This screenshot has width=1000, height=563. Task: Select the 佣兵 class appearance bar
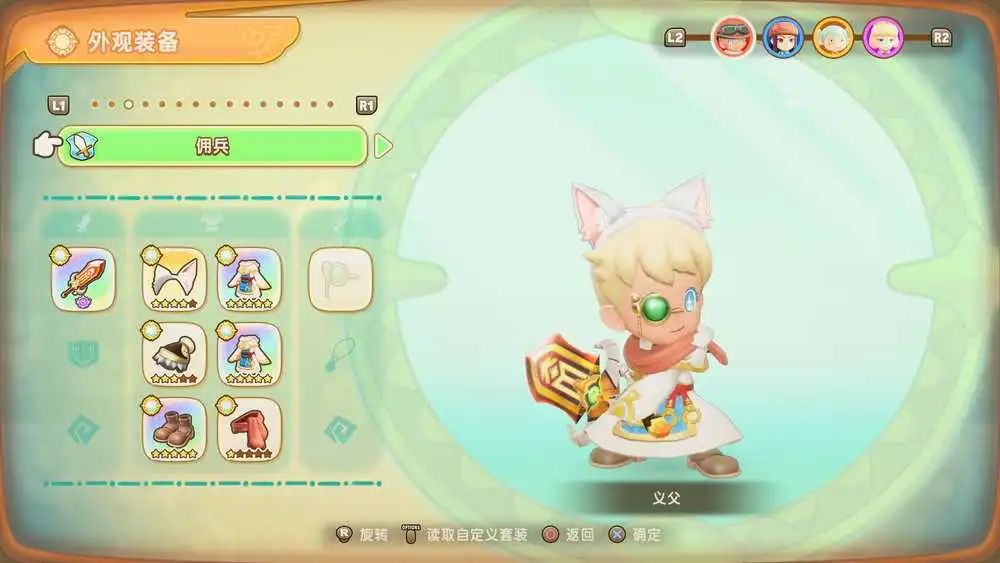[212, 146]
